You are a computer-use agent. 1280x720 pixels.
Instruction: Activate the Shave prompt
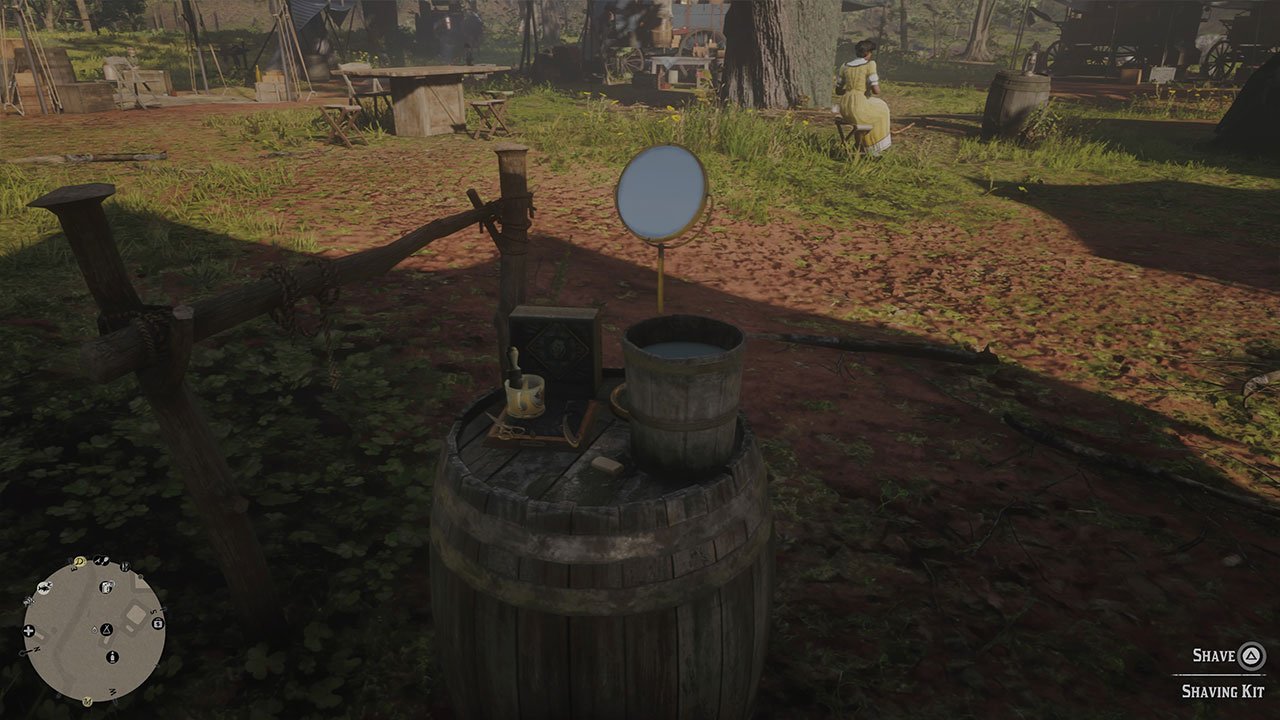(1213, 658)
